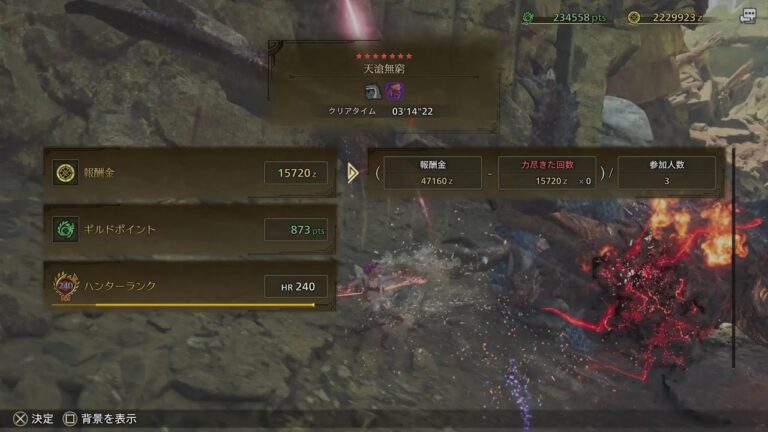Screen dimensions: 768x432
Task: Click the purple monster icon under 天滄無窮
Action: pyautogui.click(x=394, y=91)
